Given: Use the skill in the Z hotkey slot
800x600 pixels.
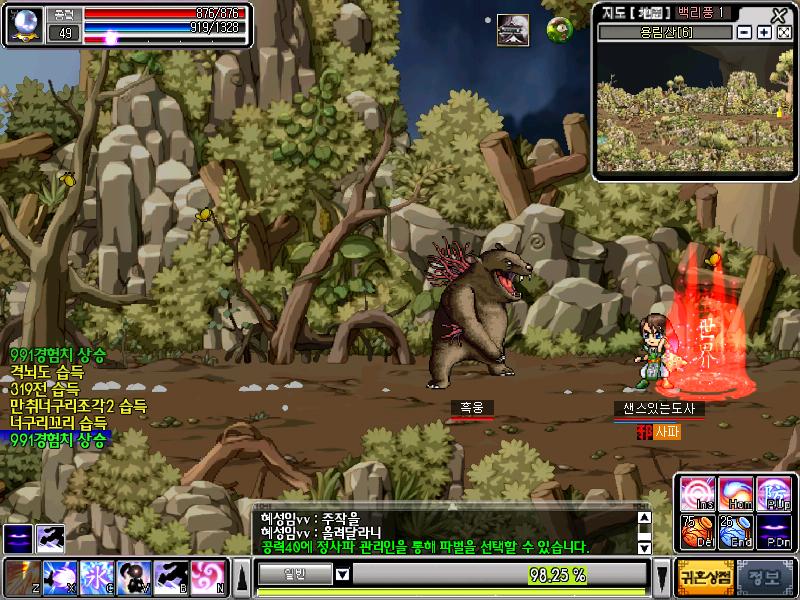Looking at the screenshot, I should click(22, 577).
